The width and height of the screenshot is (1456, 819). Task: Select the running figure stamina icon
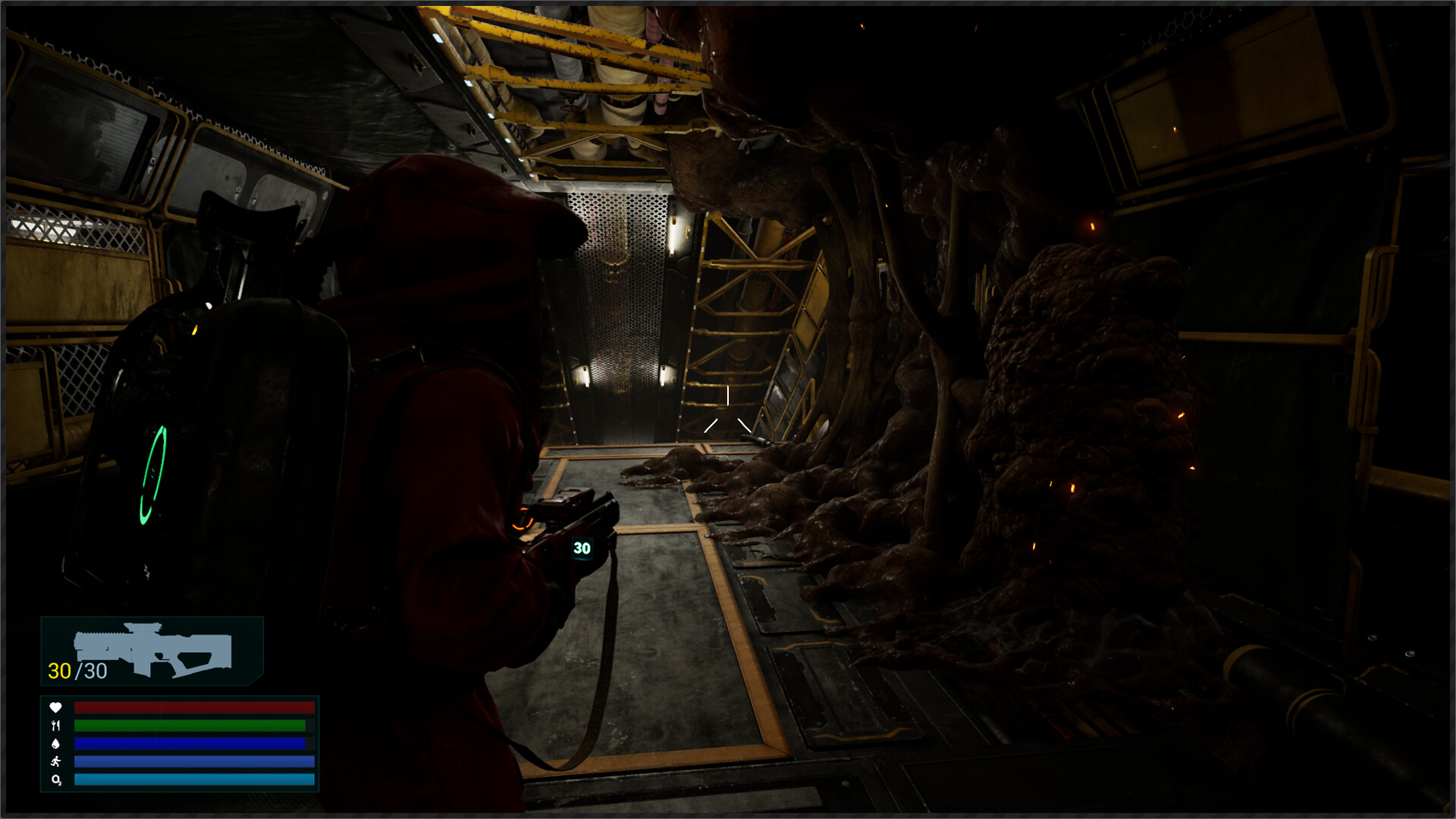pyautogui.click(x=55, y=762)
